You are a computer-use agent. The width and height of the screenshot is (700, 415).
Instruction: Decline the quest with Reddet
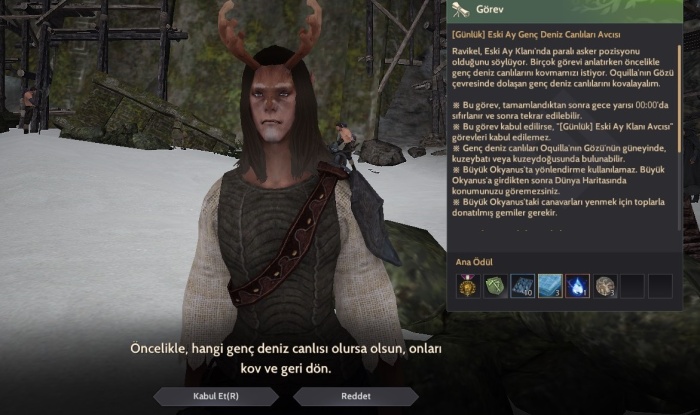tap(356, 396)
